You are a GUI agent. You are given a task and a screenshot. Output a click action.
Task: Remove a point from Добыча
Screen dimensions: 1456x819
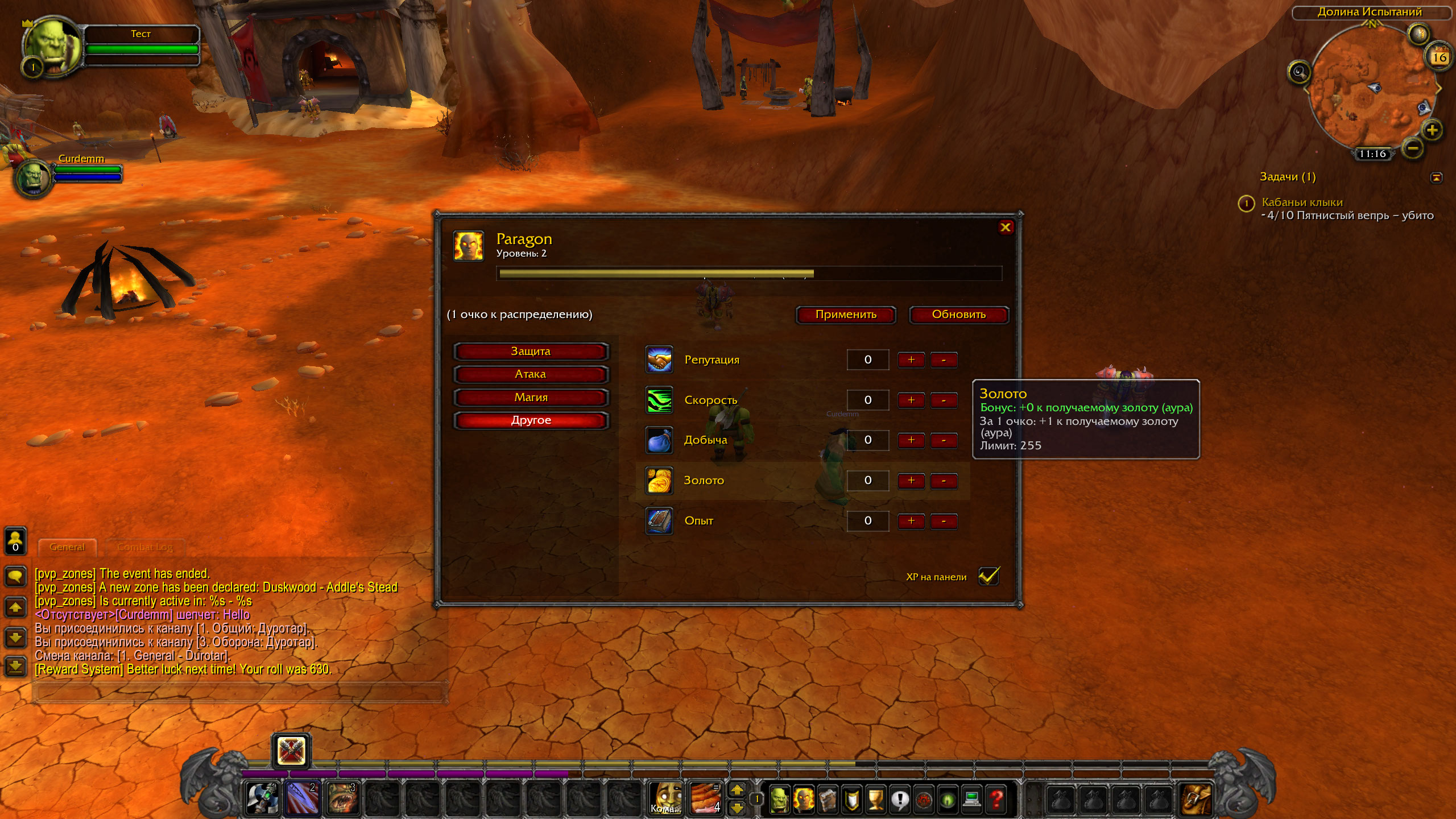click(x=944, y=440)
